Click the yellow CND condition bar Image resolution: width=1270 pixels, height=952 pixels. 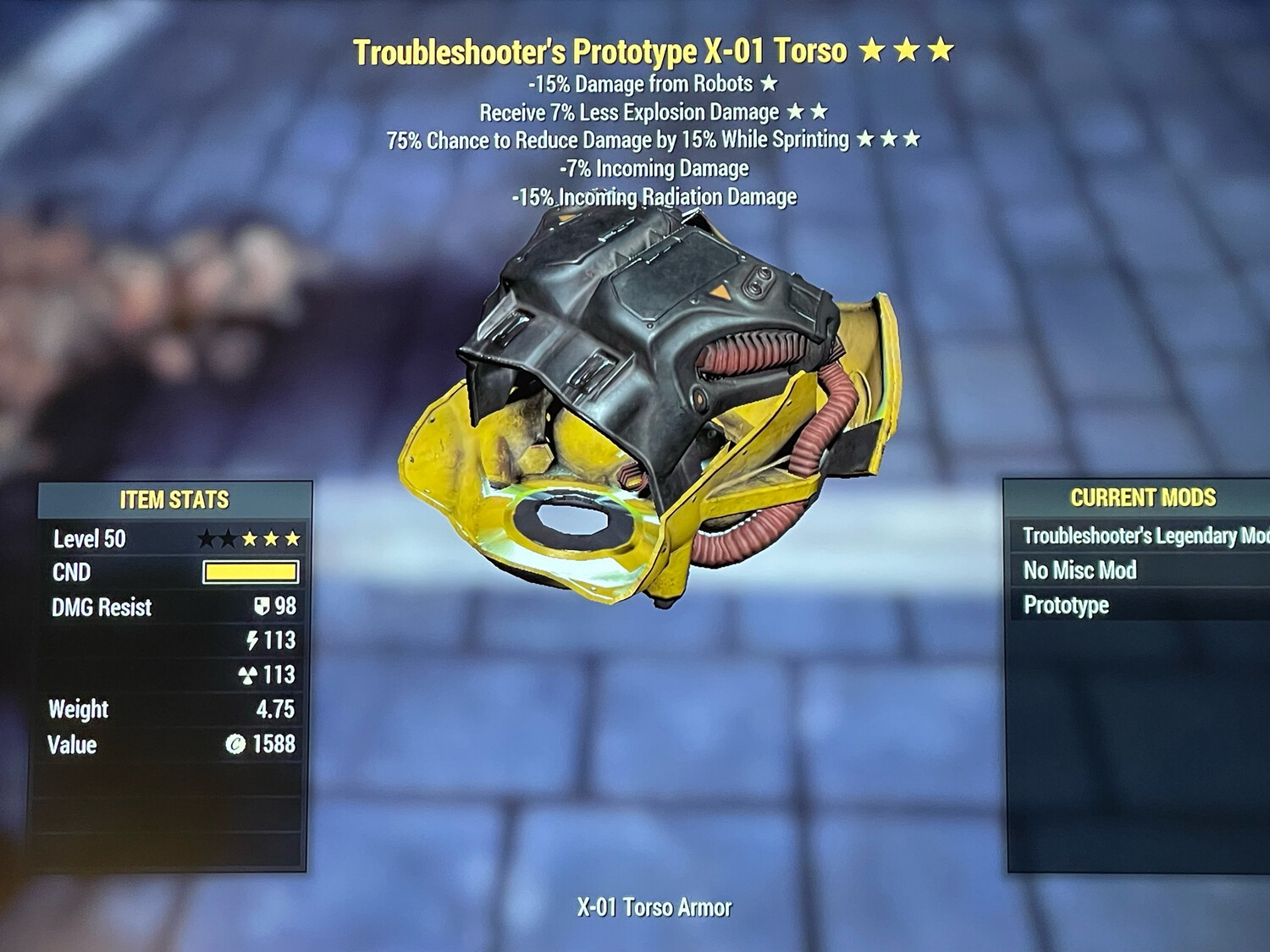click(250, 573)
